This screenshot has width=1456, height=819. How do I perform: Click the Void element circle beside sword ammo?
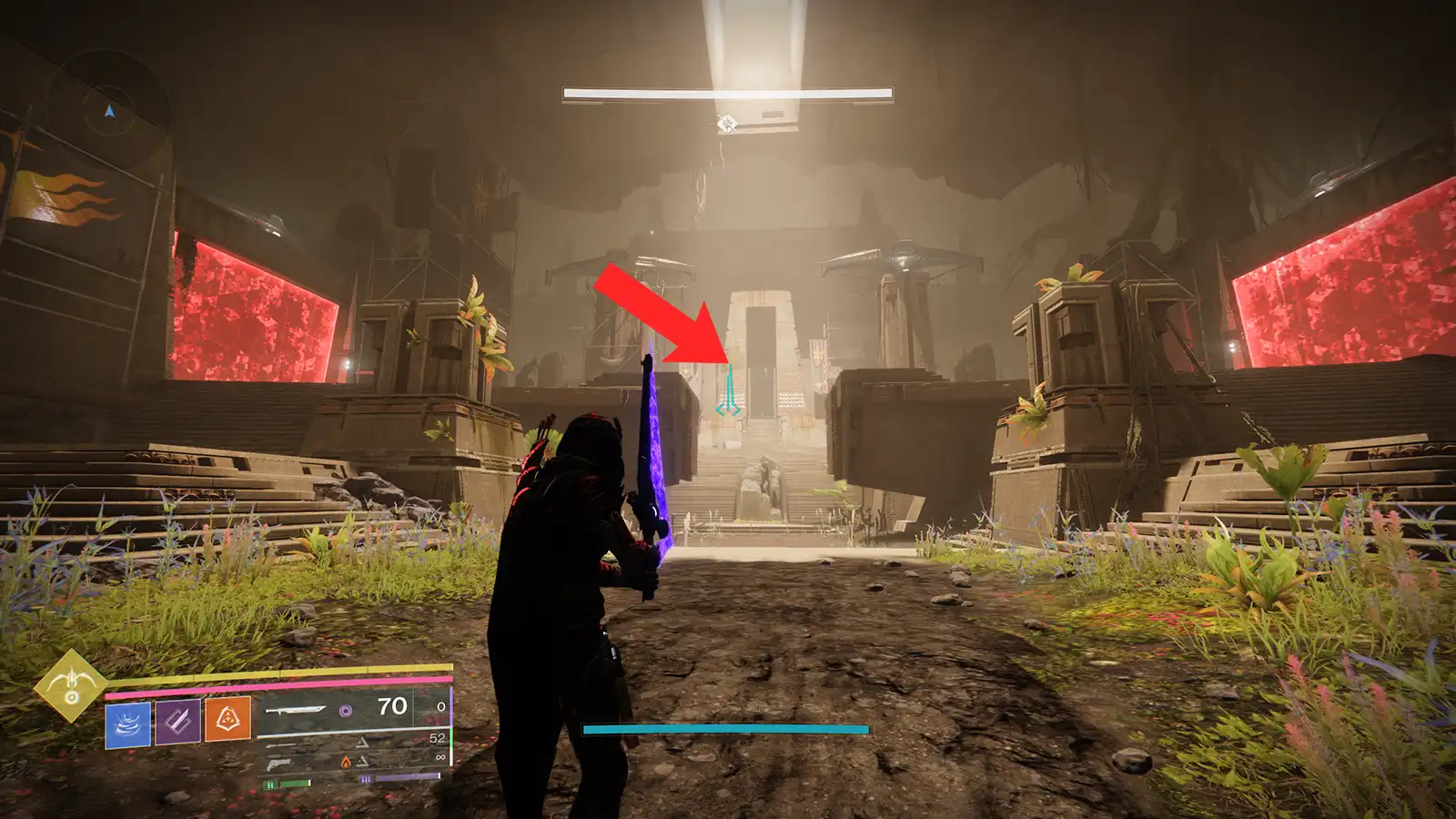pos(346,711)
